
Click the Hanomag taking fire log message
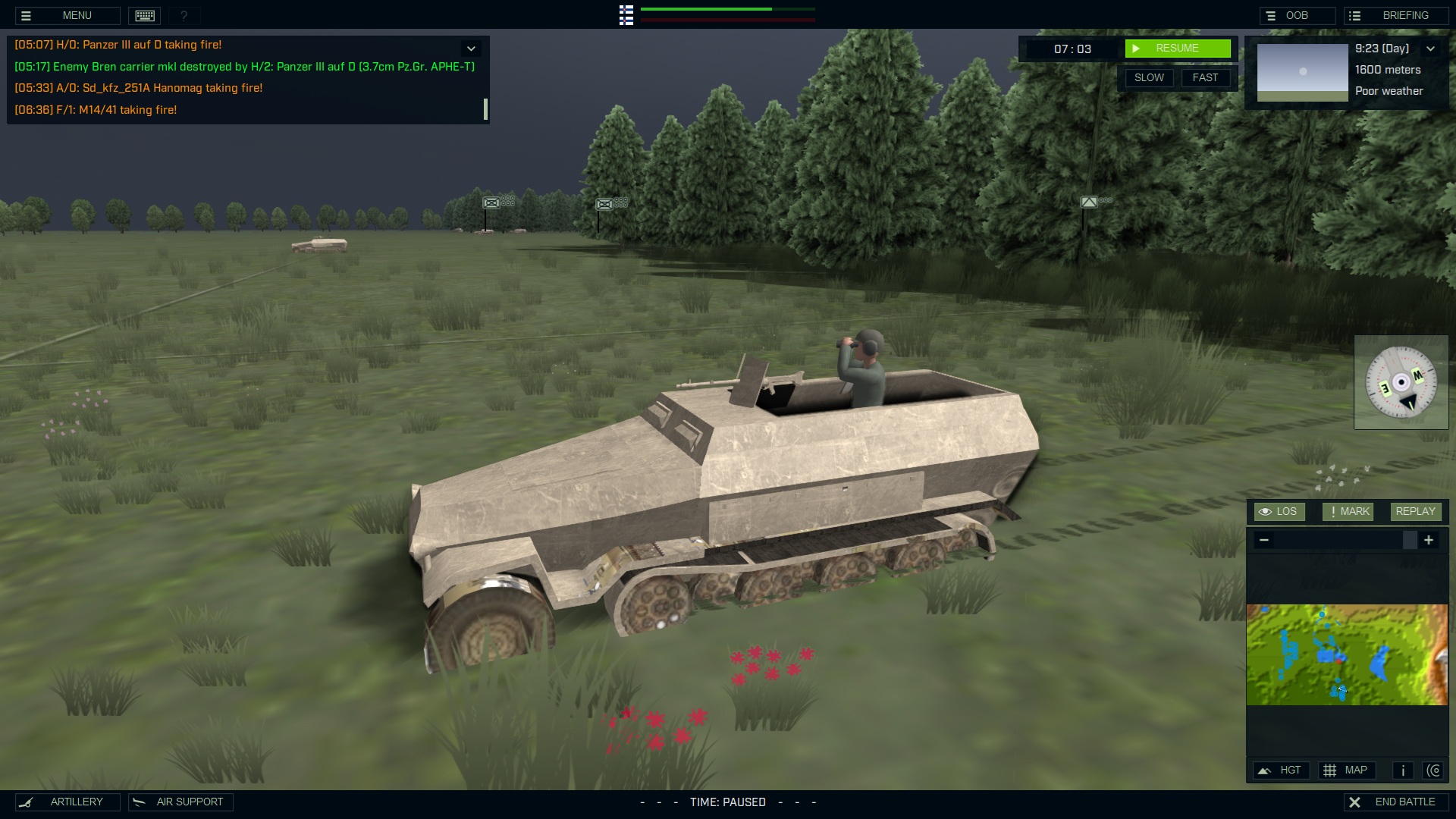(138, 88)
